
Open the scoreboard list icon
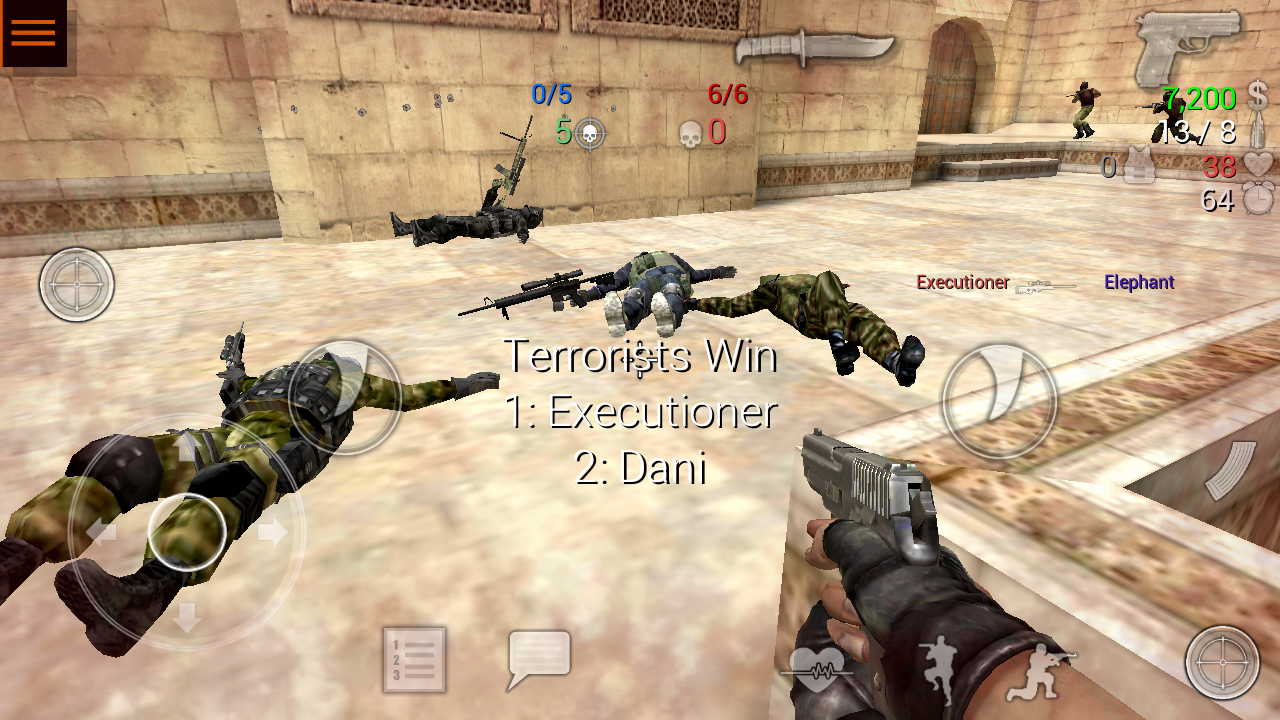413,662
